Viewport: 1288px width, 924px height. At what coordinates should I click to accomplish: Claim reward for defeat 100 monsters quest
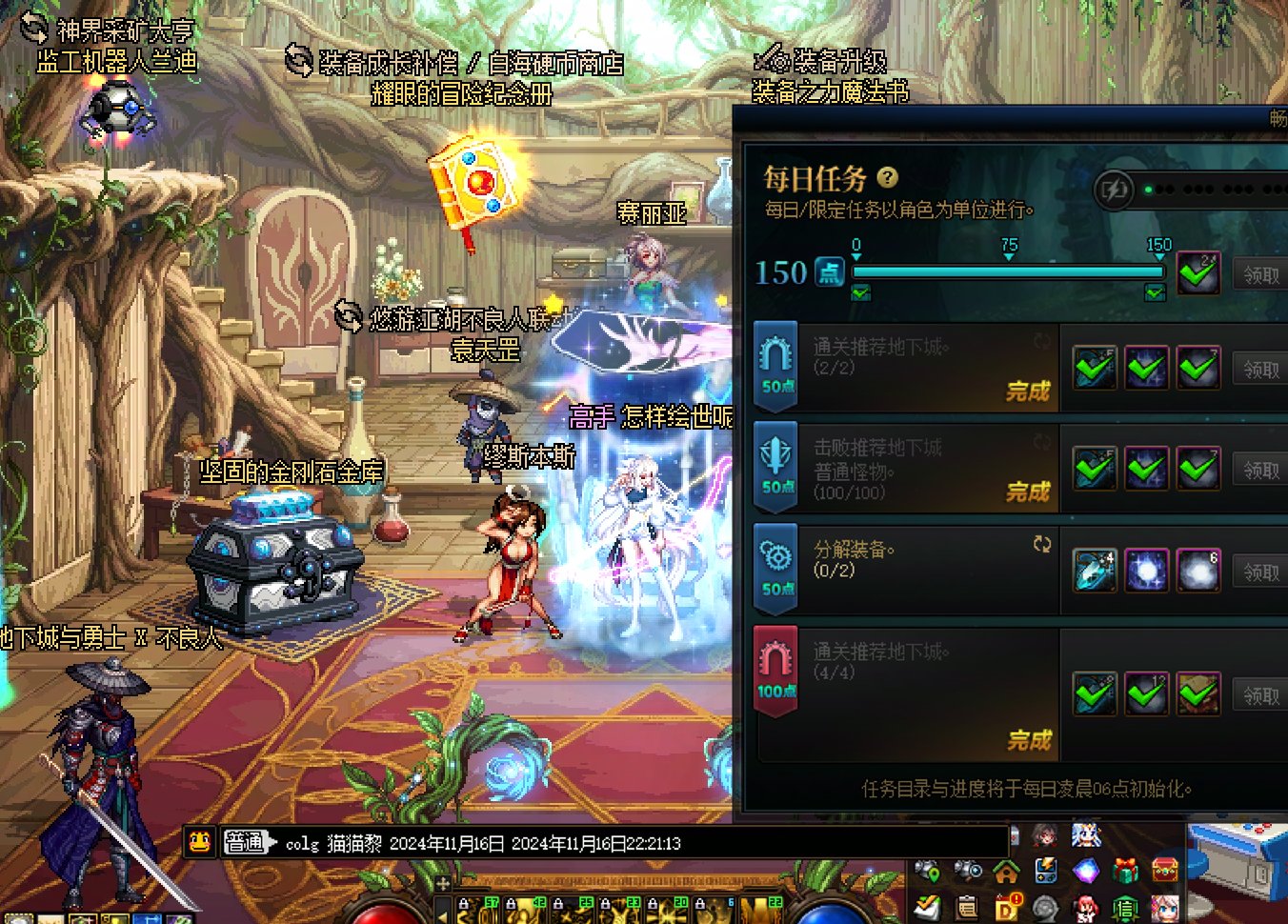1260,470
